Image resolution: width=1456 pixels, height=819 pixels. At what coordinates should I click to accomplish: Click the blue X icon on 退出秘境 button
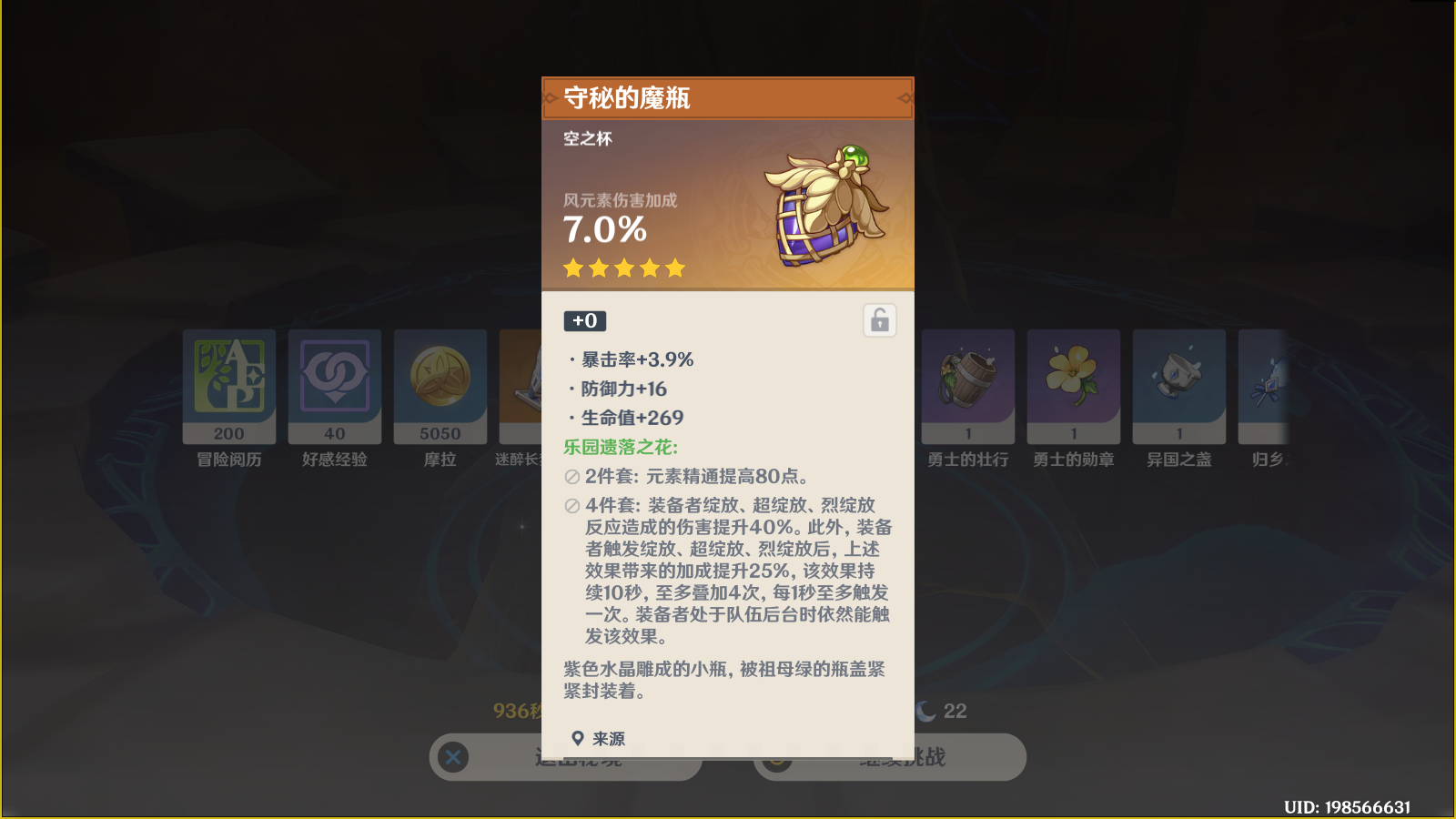click(452, 757)
